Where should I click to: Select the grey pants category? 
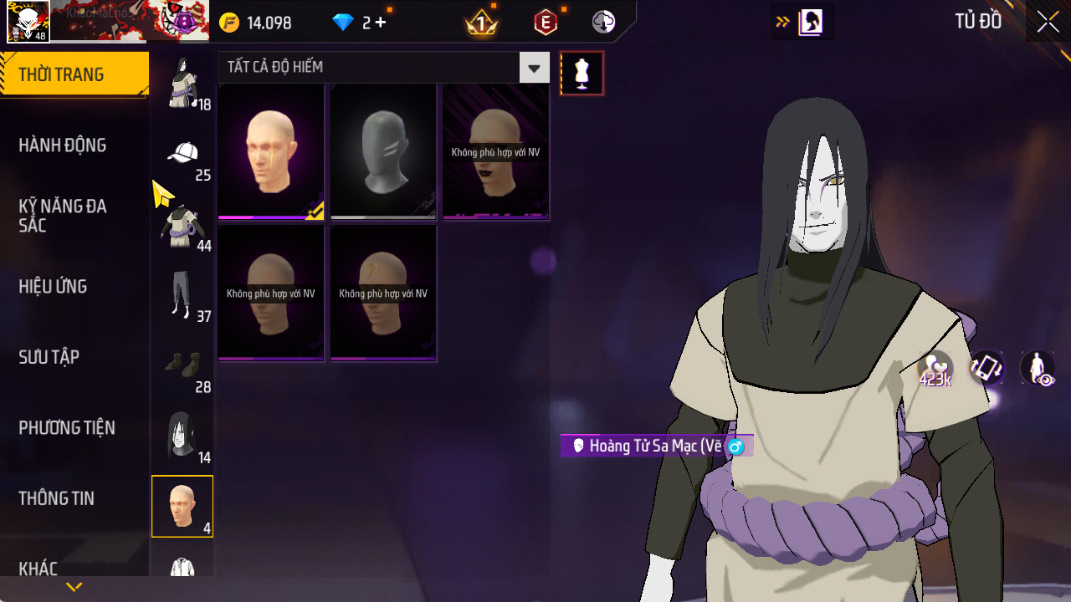coord(181,294)
